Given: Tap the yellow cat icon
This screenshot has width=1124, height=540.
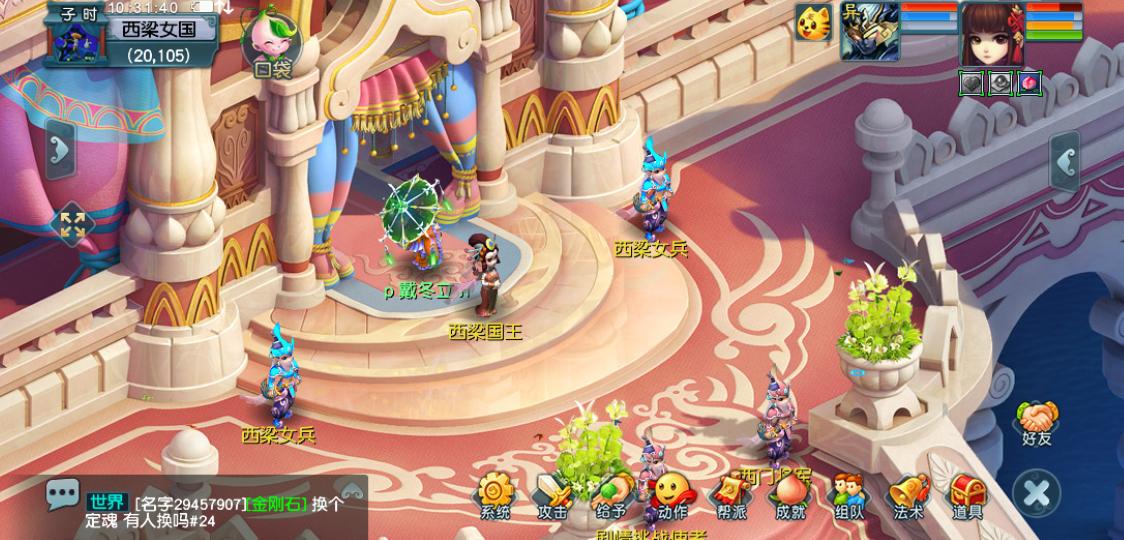Looking at the screenshot, I should click(814, 23).
